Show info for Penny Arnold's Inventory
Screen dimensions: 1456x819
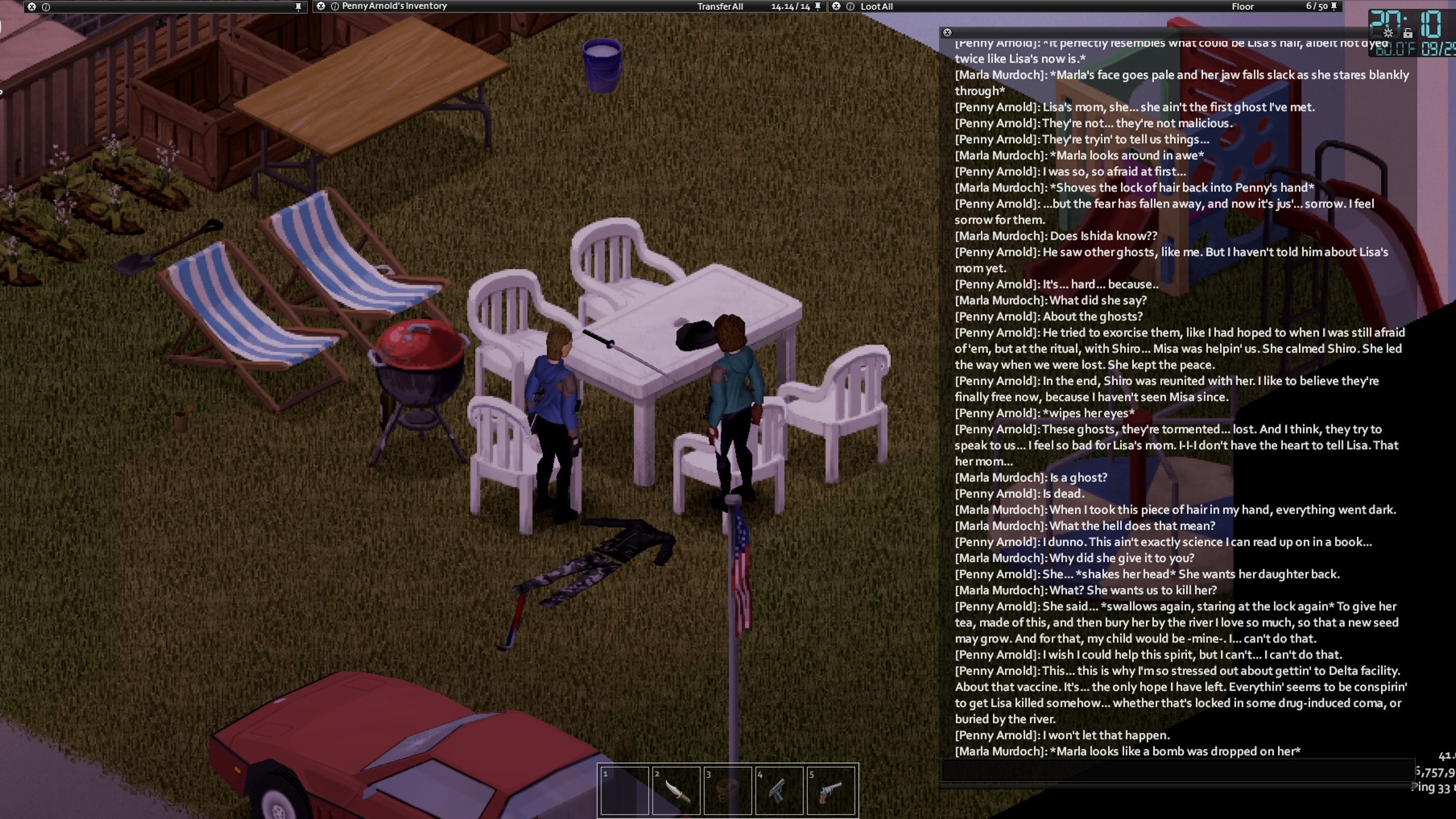tap(335, 7)
